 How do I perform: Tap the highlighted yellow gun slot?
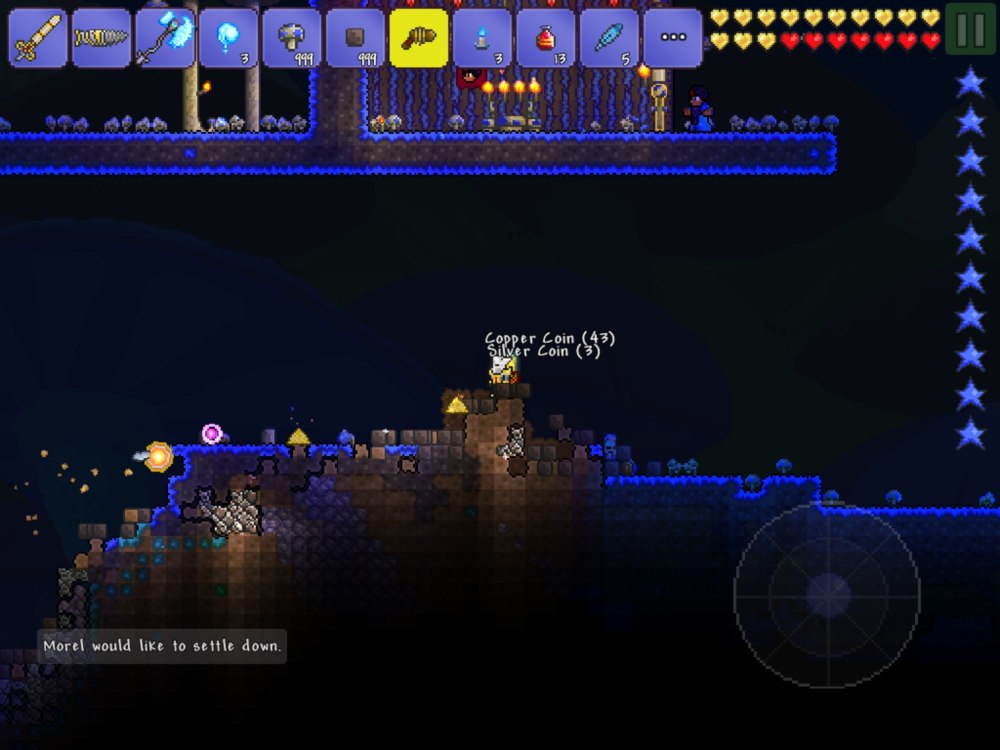point(419,38)
